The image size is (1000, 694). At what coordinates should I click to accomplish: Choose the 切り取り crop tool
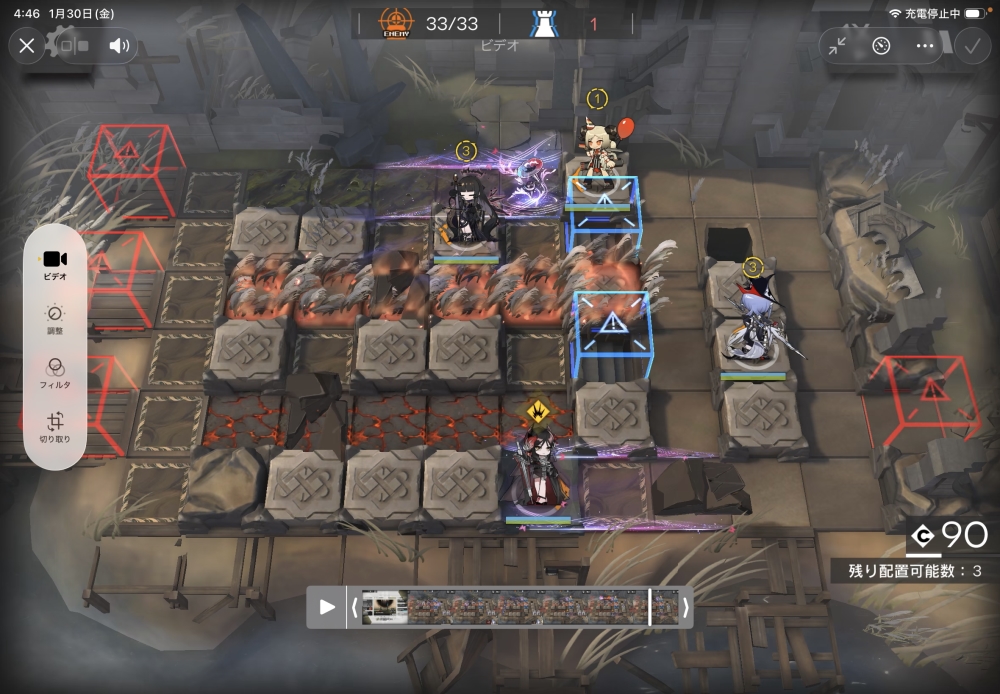click(x=55, y=428)
